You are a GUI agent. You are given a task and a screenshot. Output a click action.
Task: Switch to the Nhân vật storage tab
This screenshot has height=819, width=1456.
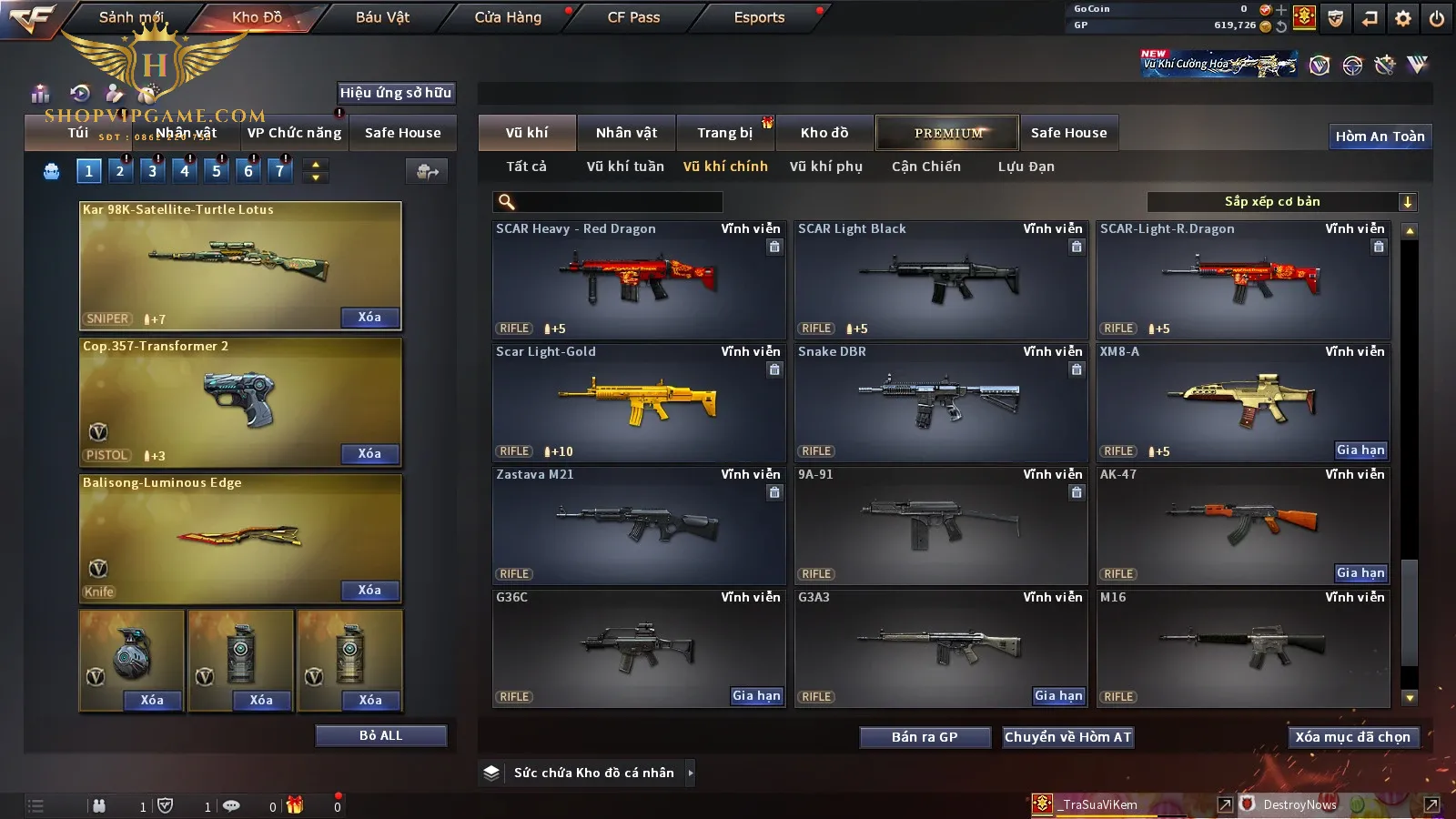626,133
